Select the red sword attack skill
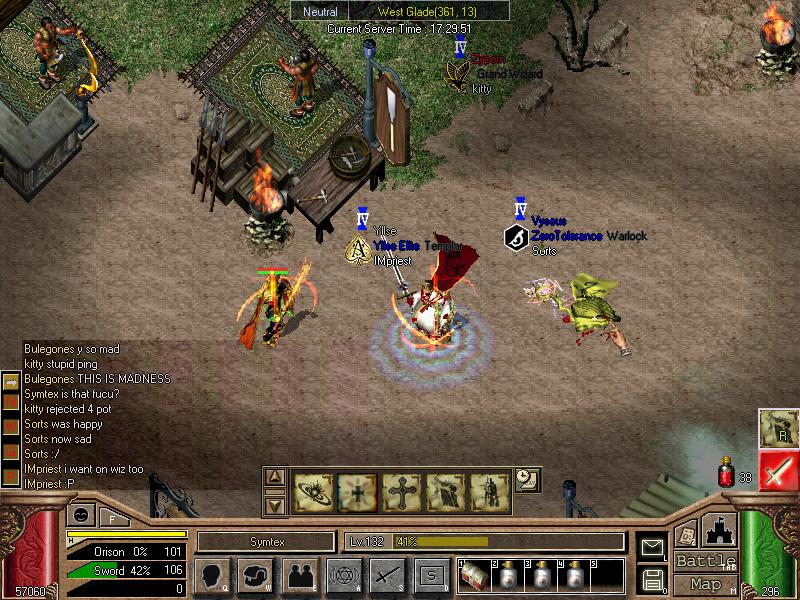Image resolution: width=800 pixels, height=600 pixels. (x=777, y=470)
